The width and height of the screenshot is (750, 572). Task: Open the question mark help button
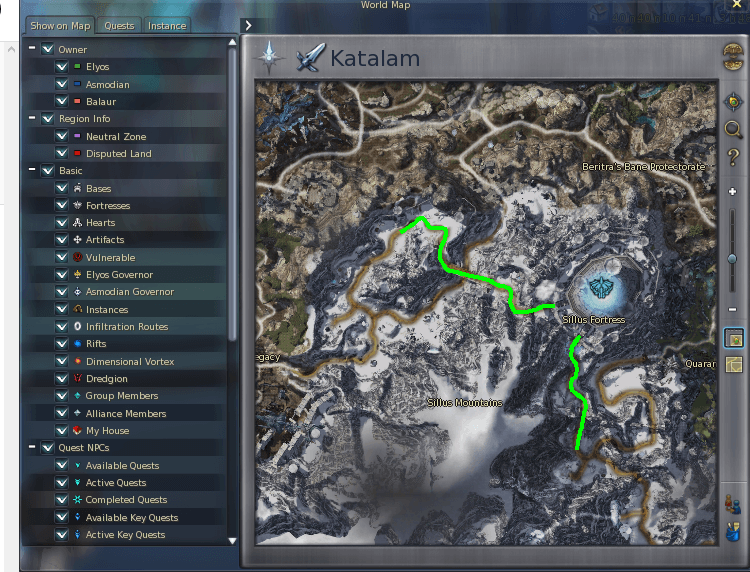pyautogui.click(x=733, y=157)
